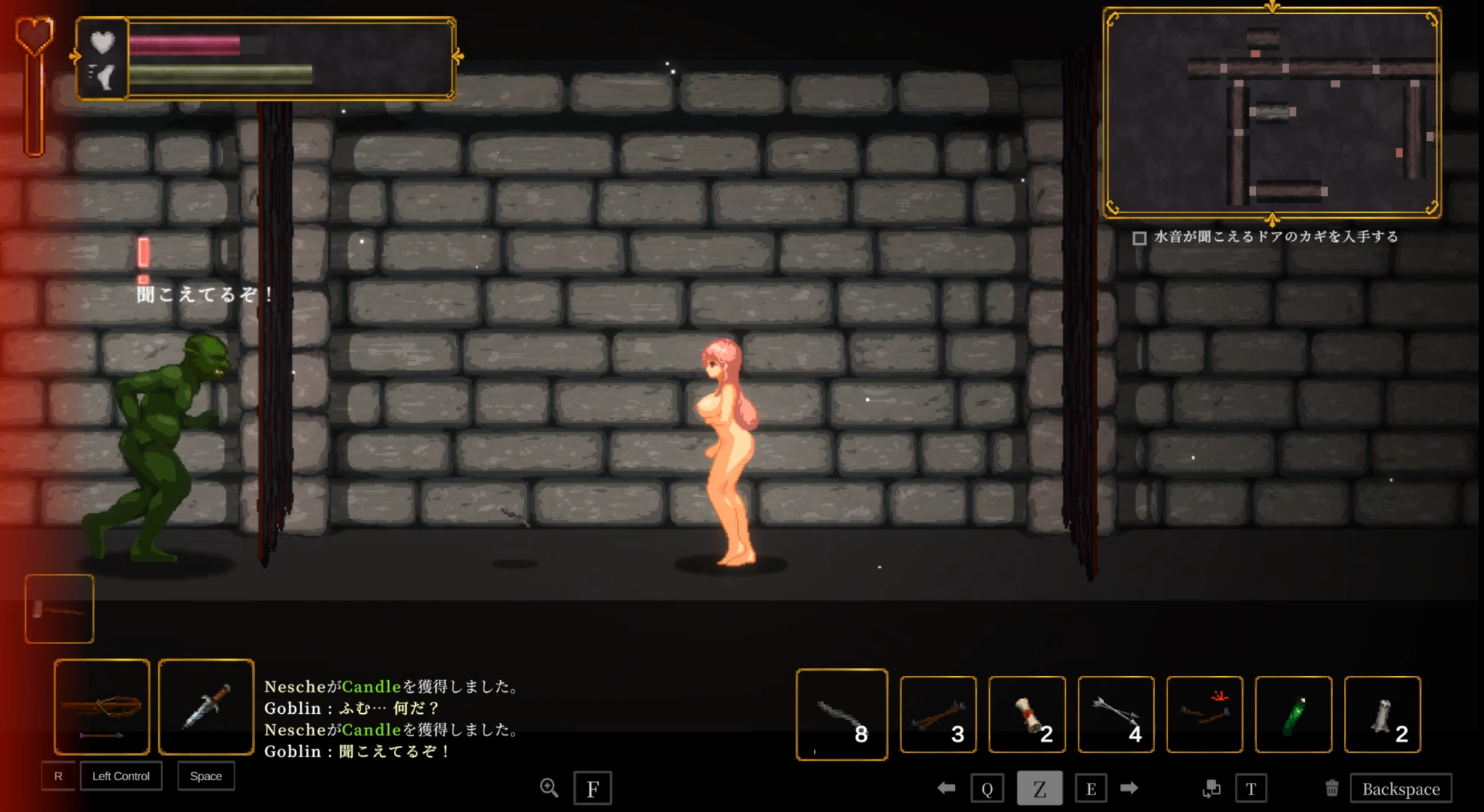Image resolution: width=1484 pixels, height=812 pixels.
Task: Switch to the Q item slot
Action: tap(988, 787)
